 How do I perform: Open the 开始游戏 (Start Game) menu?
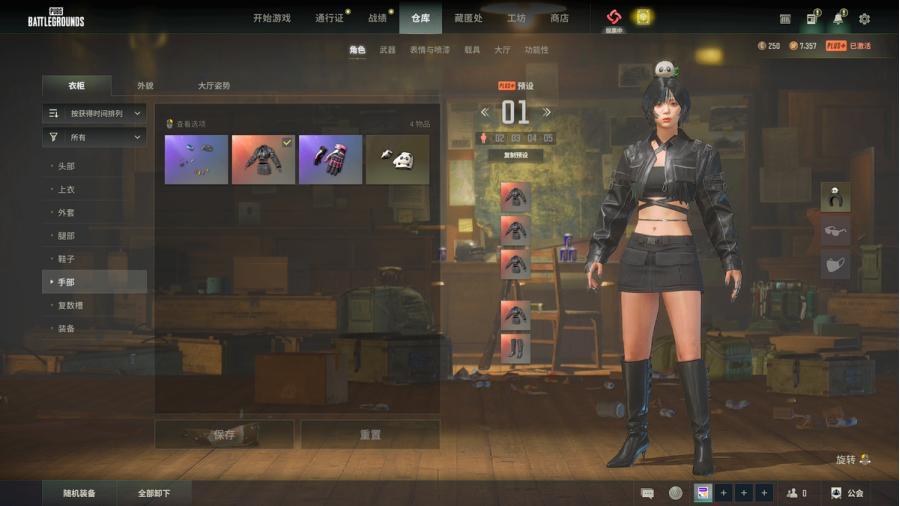pos(271,18)
